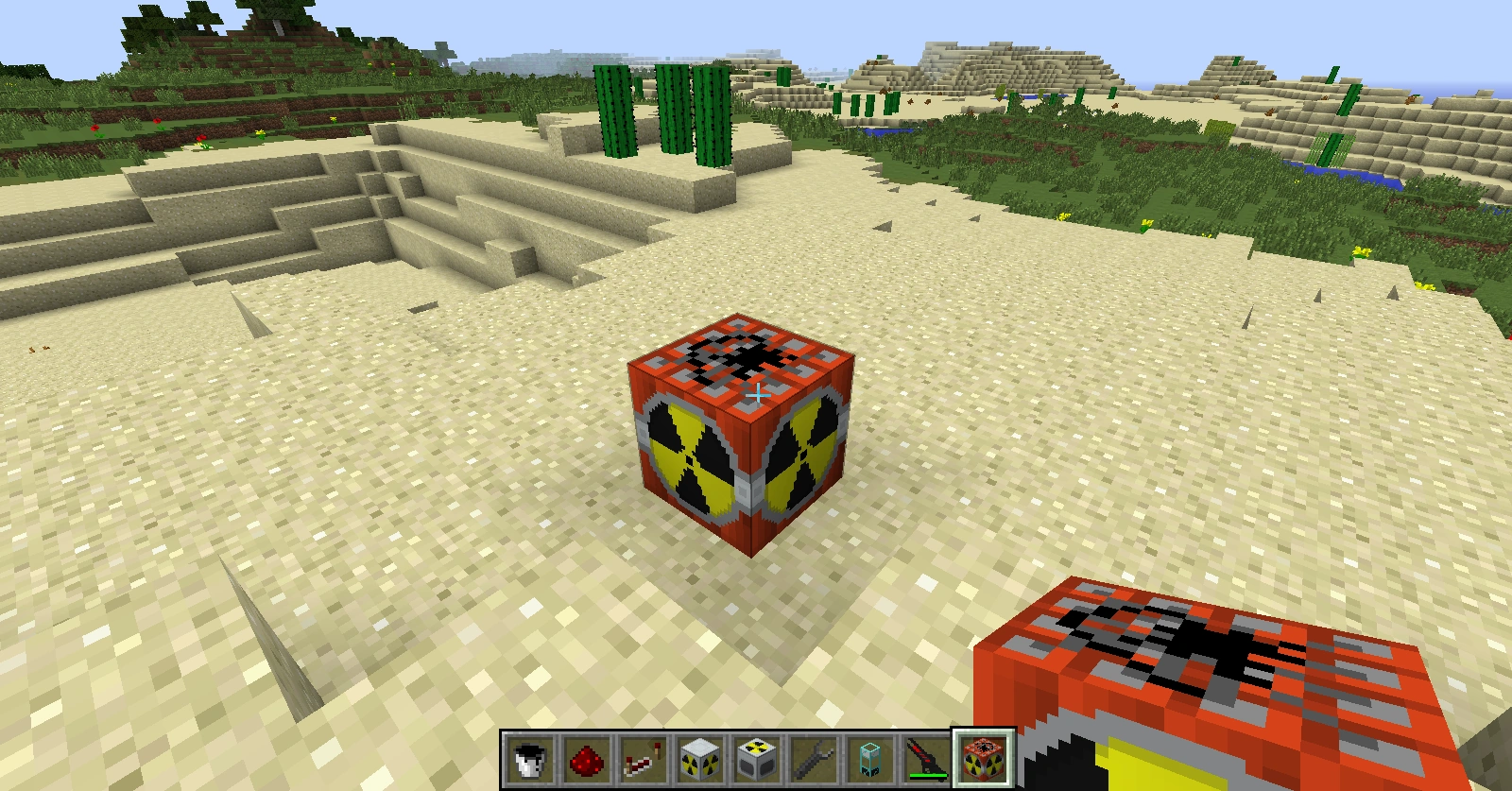Select the currently highlighted nuke TNT slot

coord(981,758)
